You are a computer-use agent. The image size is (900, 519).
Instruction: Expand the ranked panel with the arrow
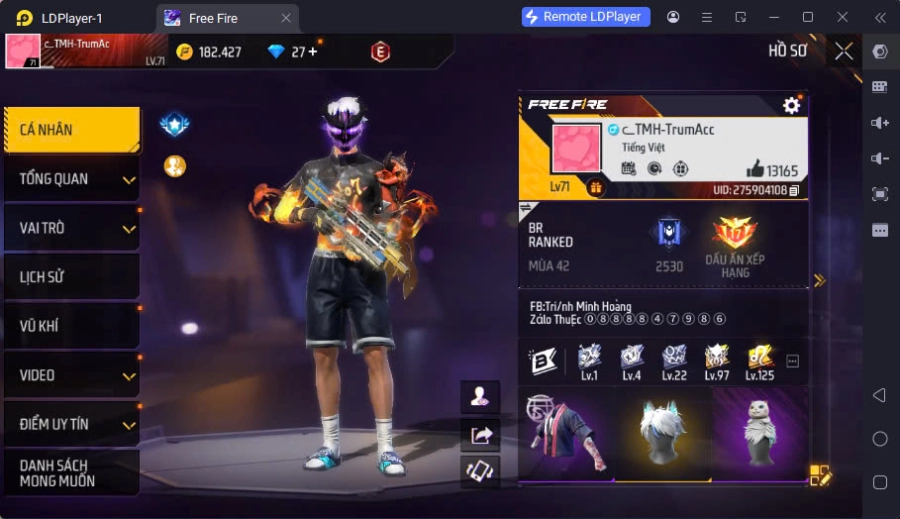[820, 281]
